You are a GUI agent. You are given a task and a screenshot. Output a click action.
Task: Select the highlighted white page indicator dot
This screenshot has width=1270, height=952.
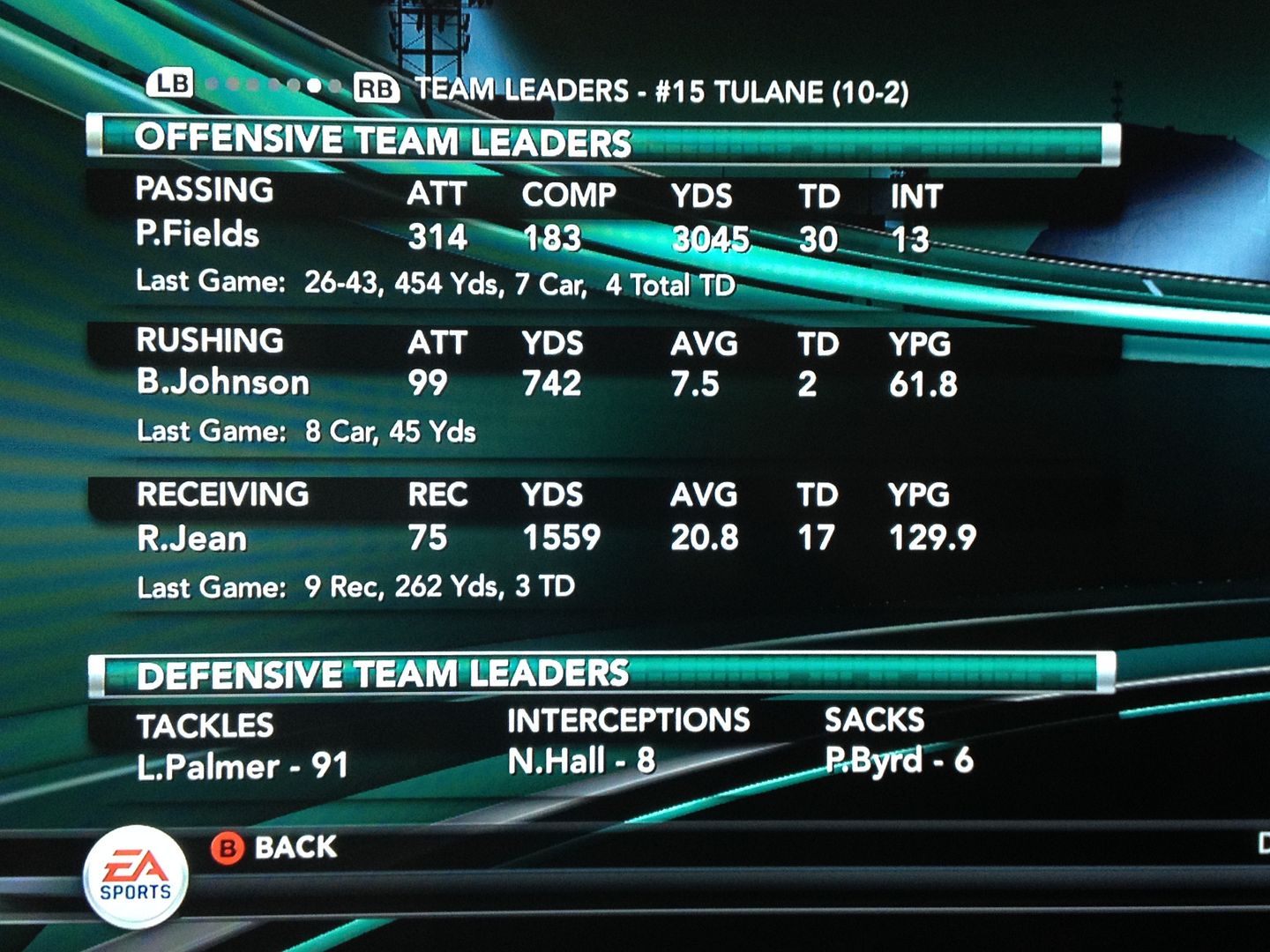click(314, 86)
